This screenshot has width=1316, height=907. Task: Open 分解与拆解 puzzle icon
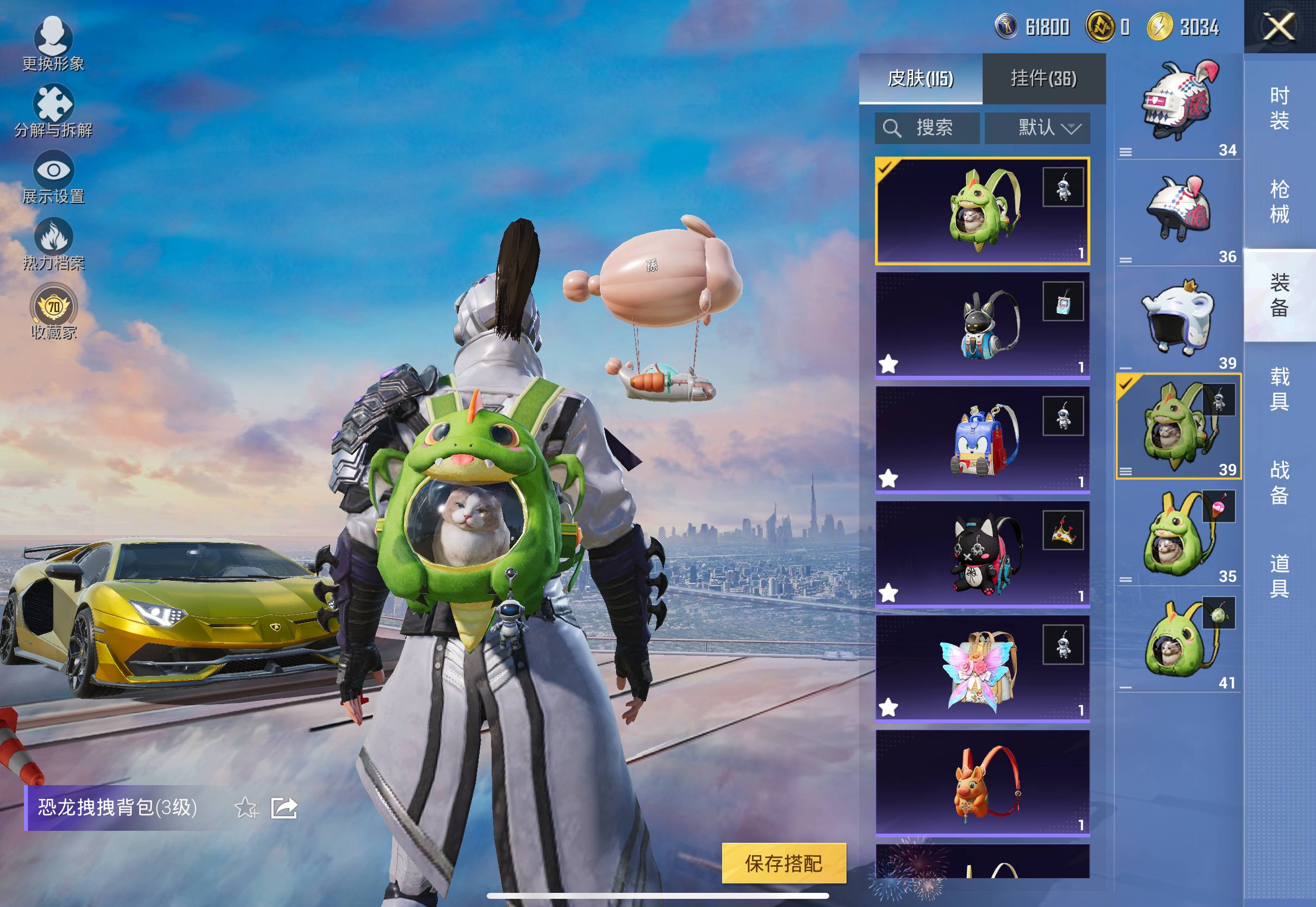click(x=53, y=111)
